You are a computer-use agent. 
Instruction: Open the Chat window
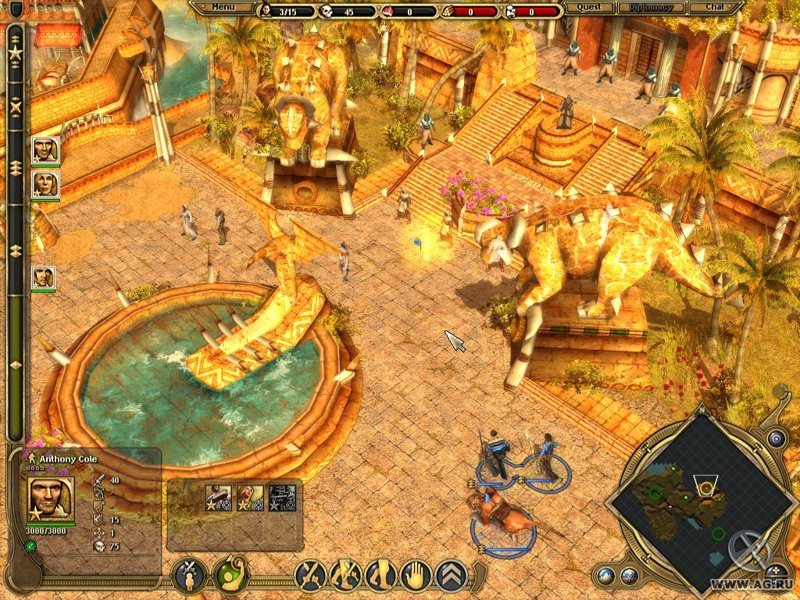pos(714,7)
